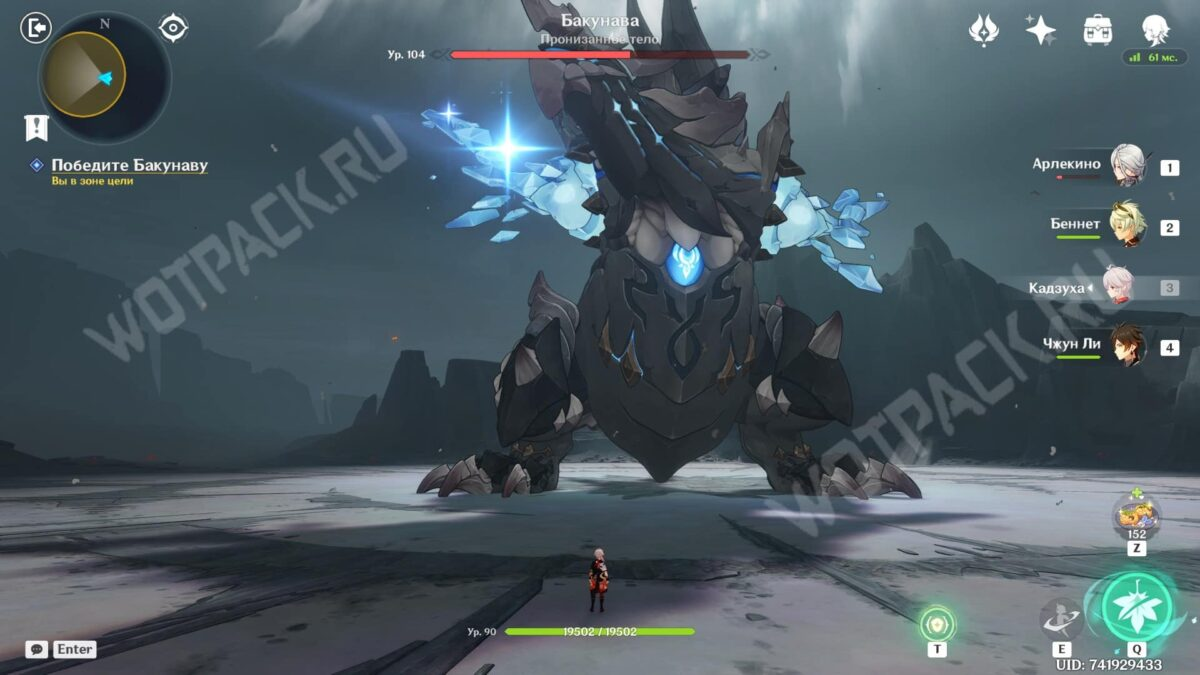Activate Kazuha's elemental skill icon
This screenshot has height=675, width=1200.
point(1060,619)
